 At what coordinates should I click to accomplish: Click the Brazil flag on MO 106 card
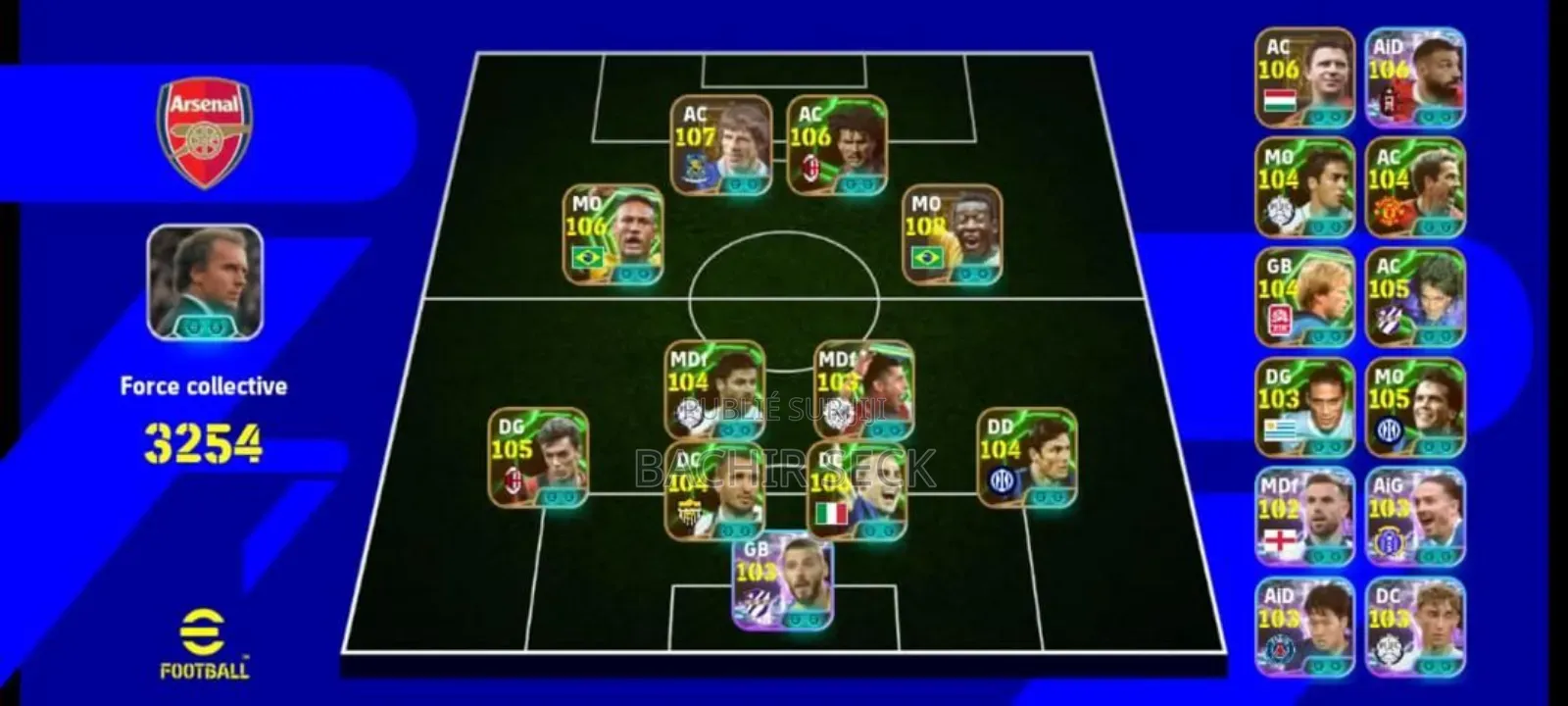click(x=589, y=258)
